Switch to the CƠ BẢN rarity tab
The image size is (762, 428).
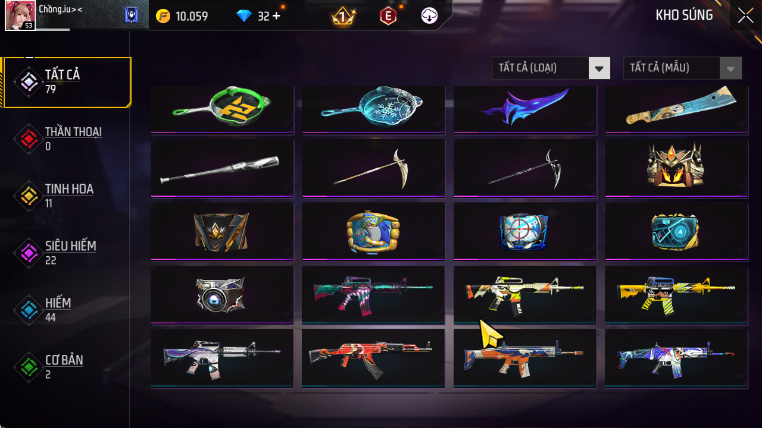66,365
